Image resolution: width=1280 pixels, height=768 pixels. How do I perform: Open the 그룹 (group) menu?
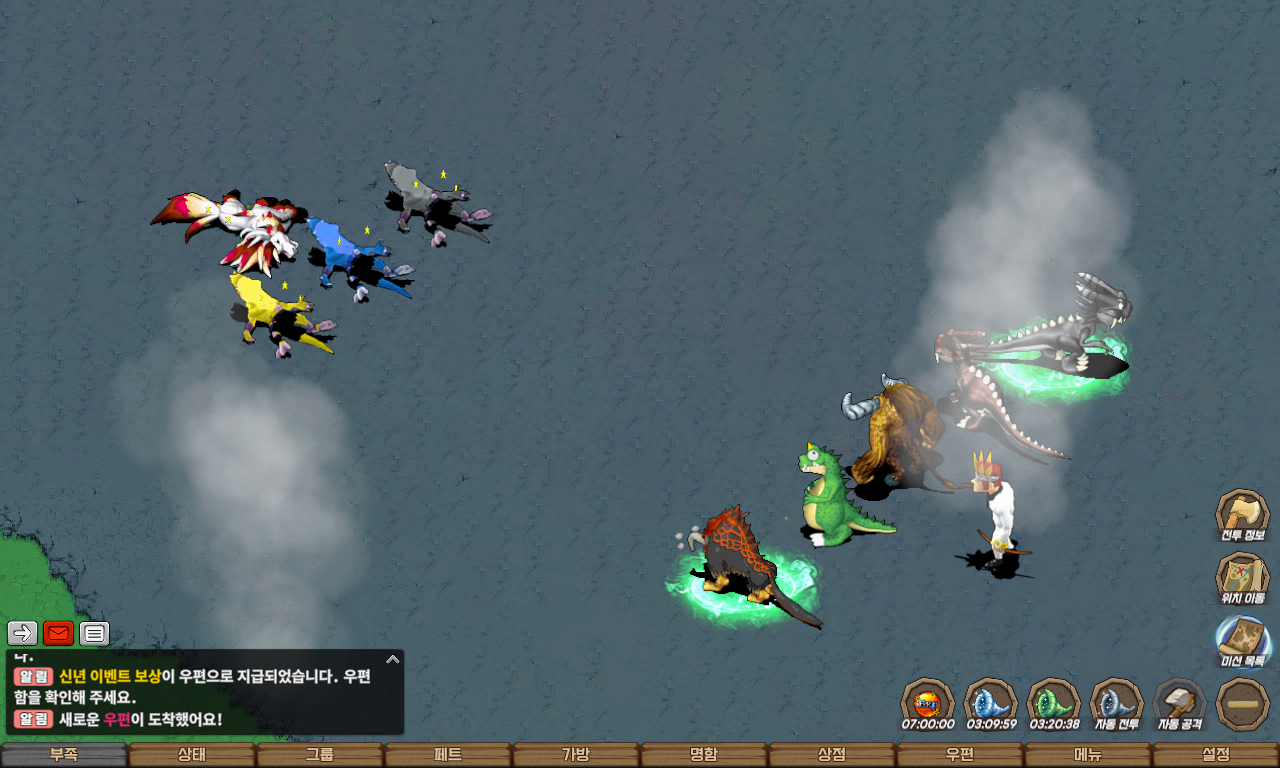pos(320,755)
